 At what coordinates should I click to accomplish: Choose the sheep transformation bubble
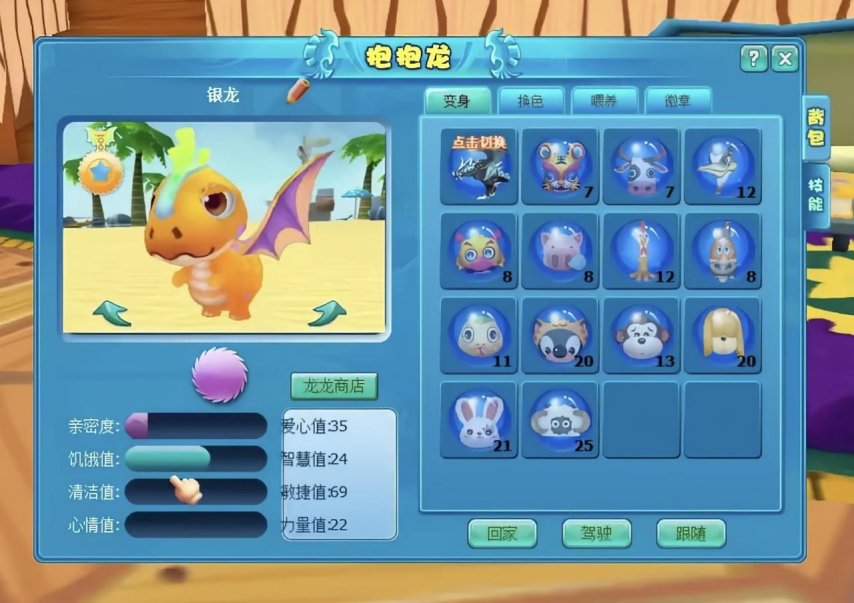(560, 420)
